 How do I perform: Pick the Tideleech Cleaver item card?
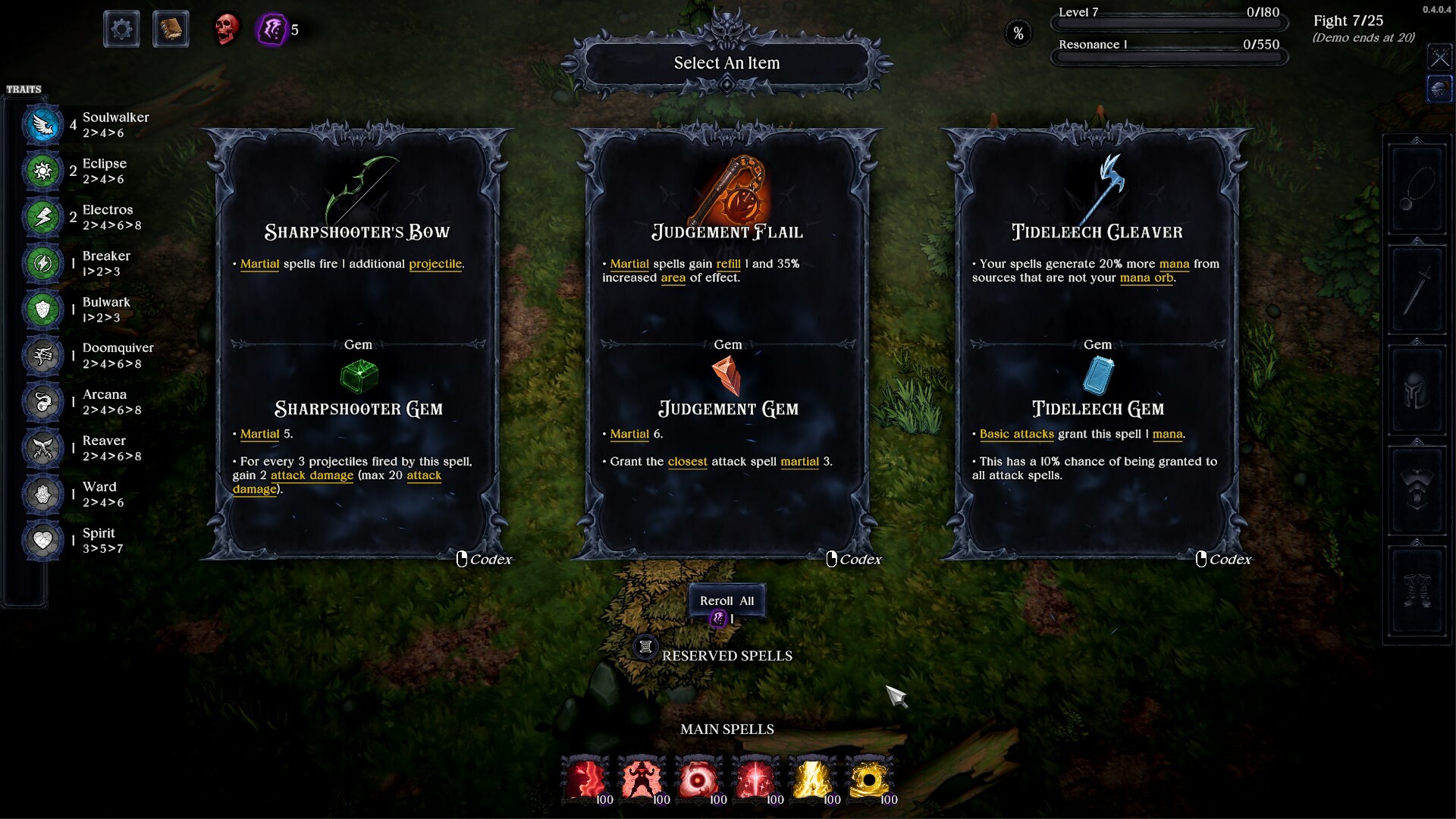tap(1097, 341)
